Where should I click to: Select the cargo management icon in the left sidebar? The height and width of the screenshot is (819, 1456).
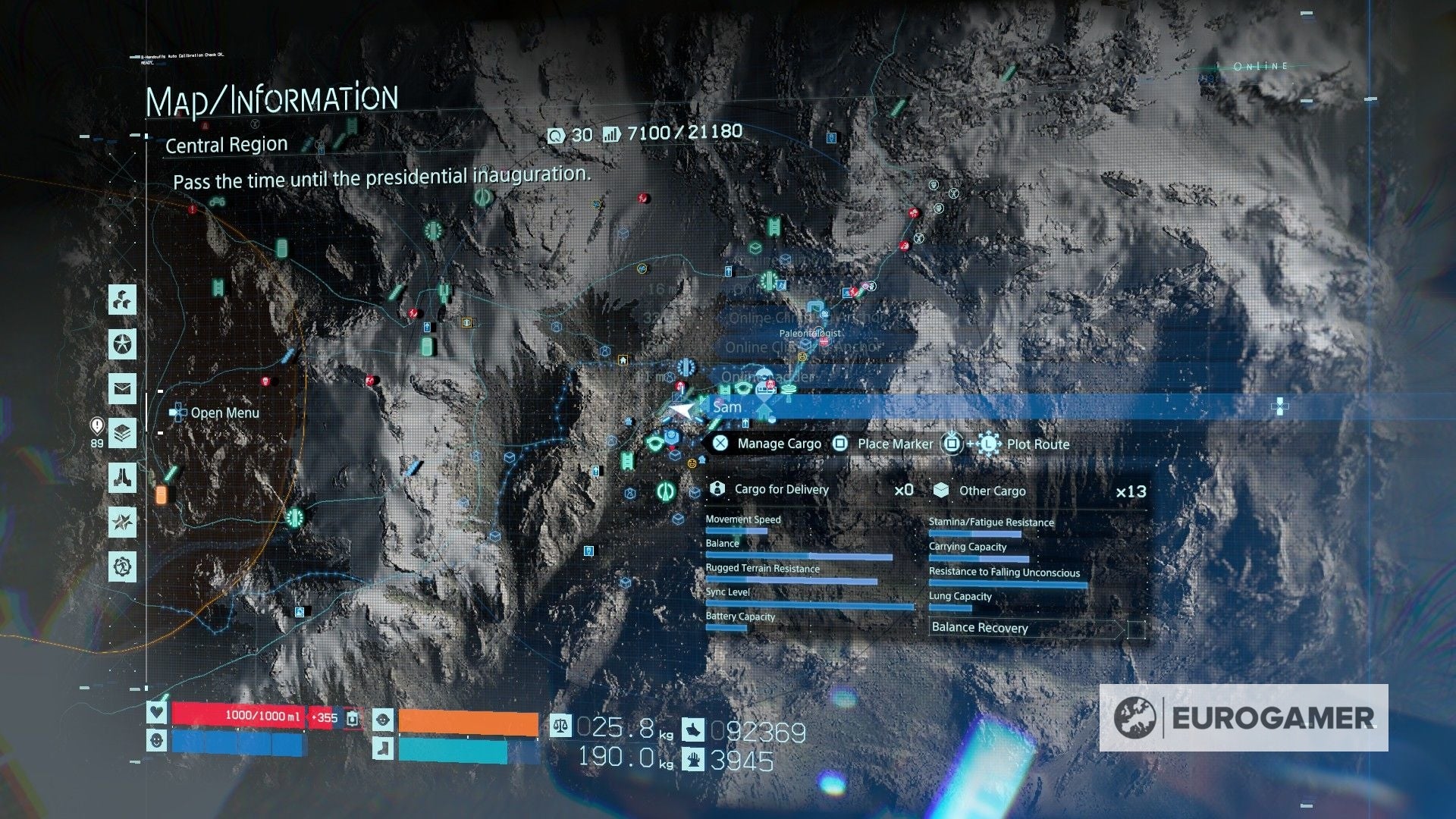[121, 300]
